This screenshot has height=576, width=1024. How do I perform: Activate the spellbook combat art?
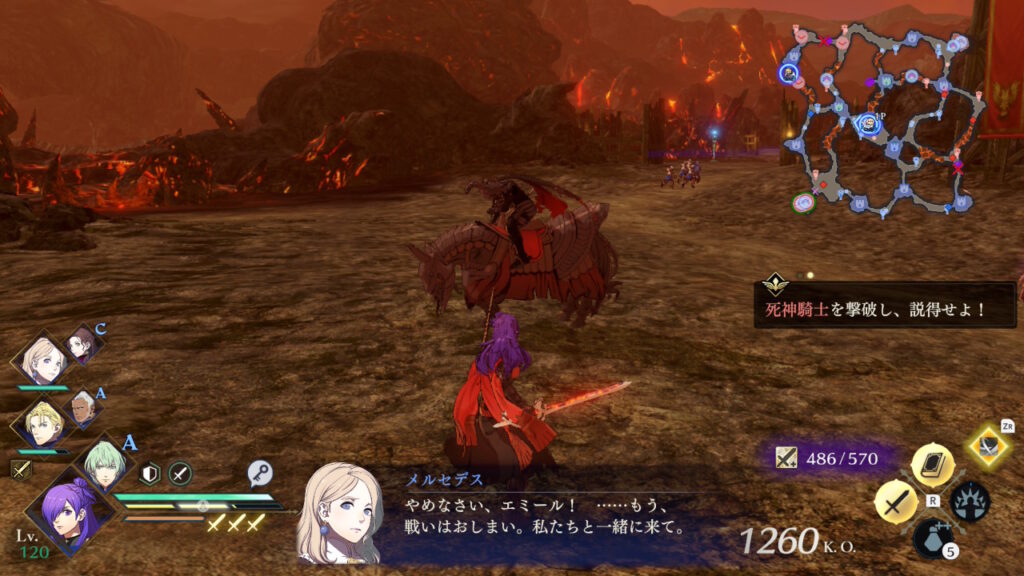pos(932,464)
